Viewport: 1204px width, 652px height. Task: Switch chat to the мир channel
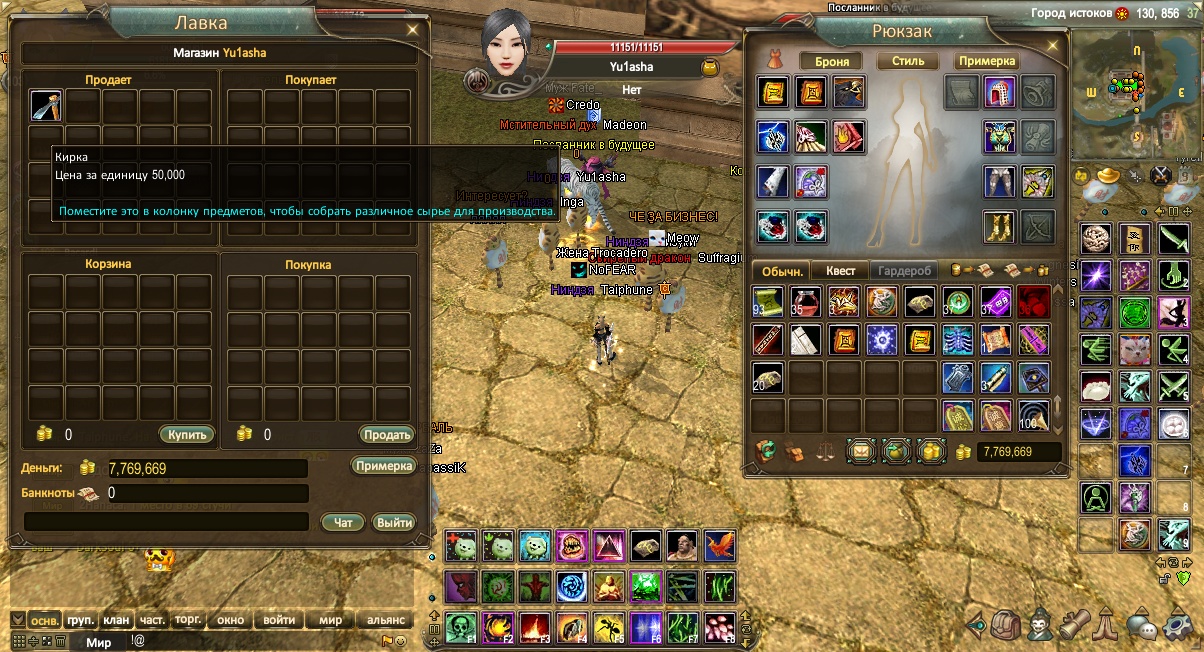330,620
